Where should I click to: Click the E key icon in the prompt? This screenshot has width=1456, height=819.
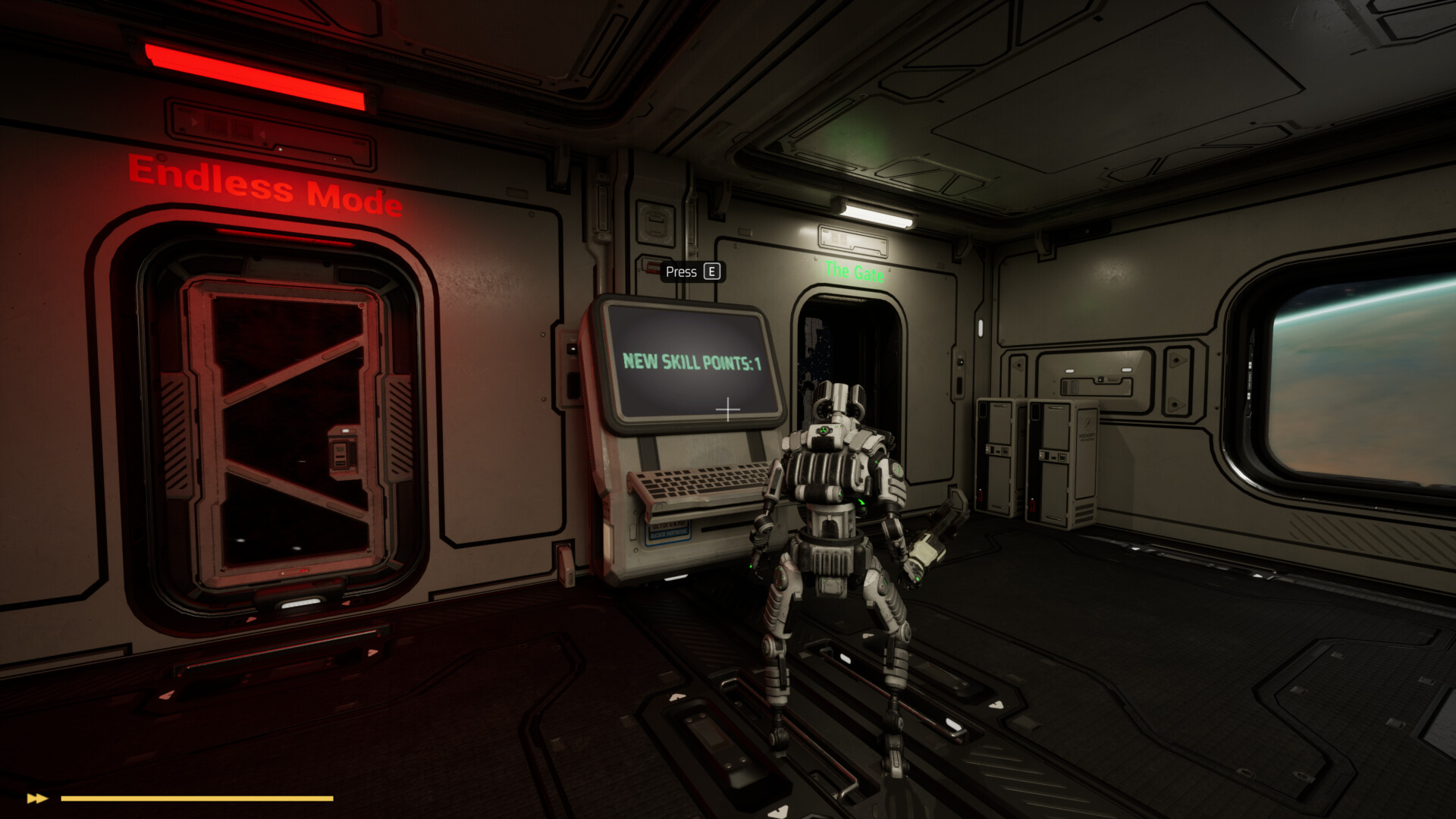711,271
